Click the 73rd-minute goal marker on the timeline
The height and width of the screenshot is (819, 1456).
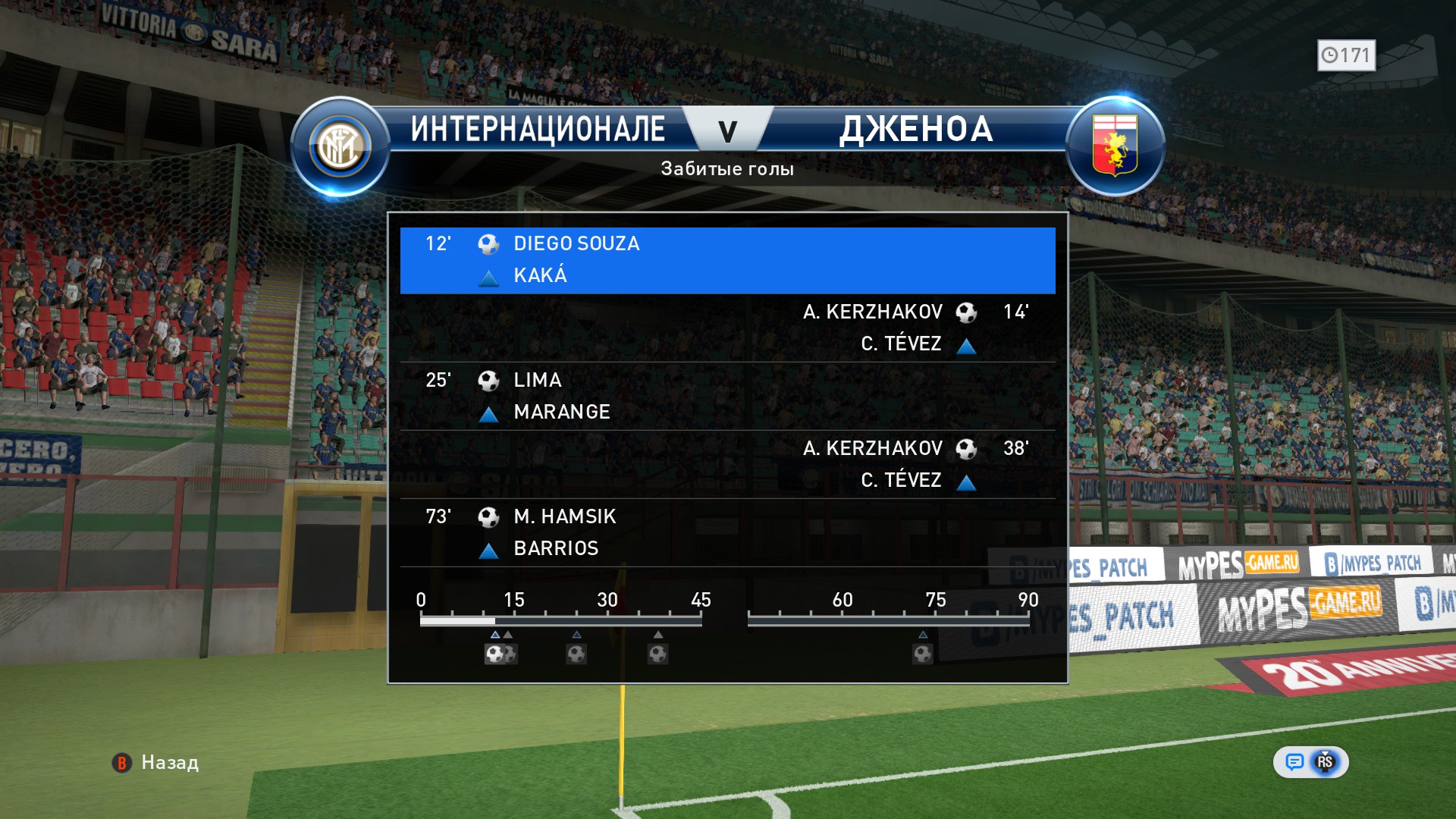point(922,653)
